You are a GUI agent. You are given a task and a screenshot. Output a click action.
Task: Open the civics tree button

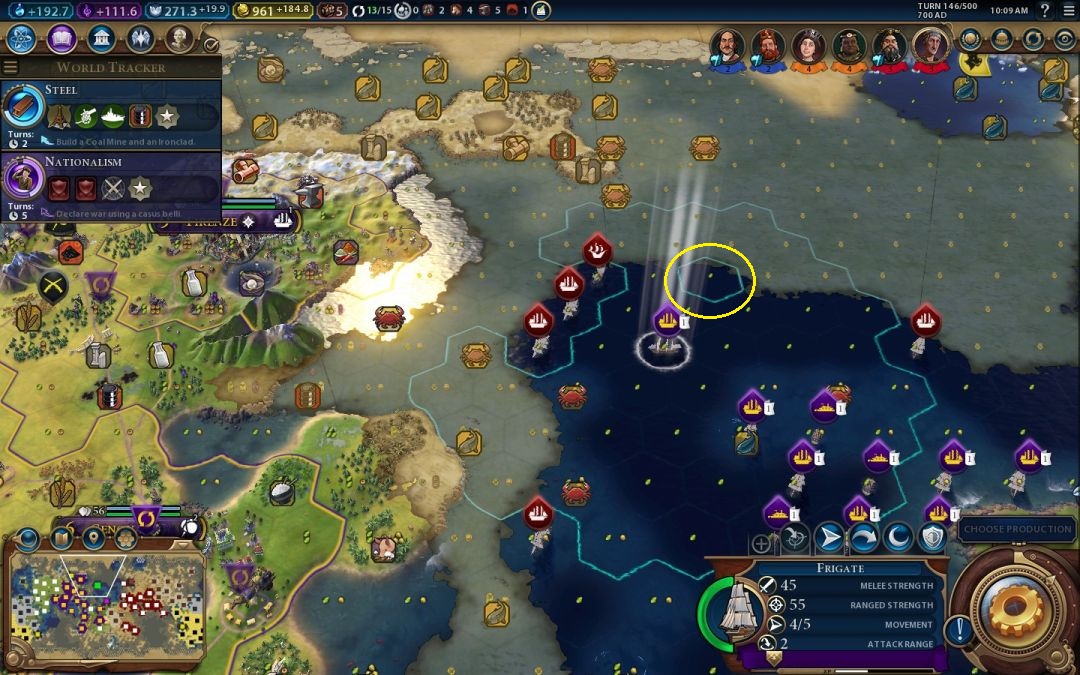click(61, 39)
